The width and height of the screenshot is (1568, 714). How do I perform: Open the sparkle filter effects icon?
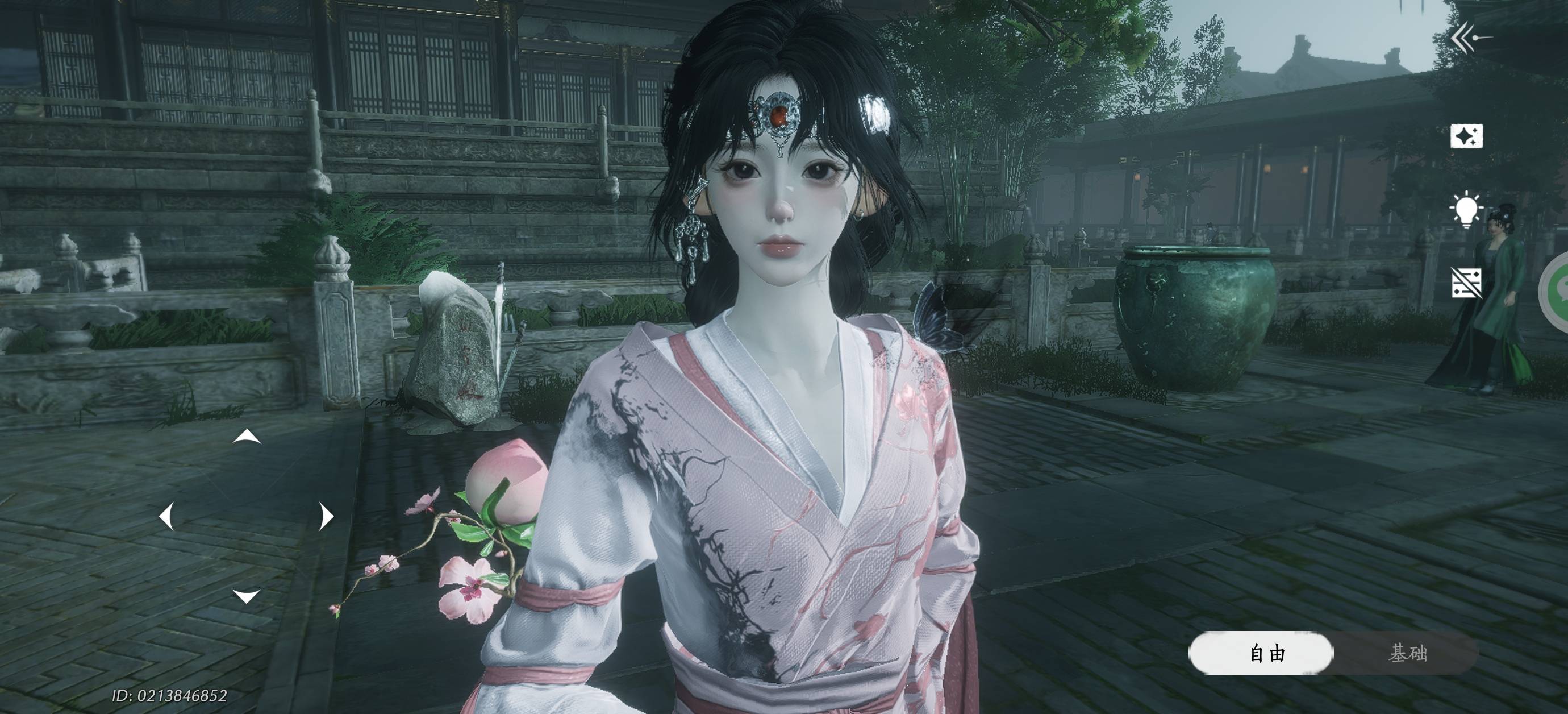[x=1466, y=136]
